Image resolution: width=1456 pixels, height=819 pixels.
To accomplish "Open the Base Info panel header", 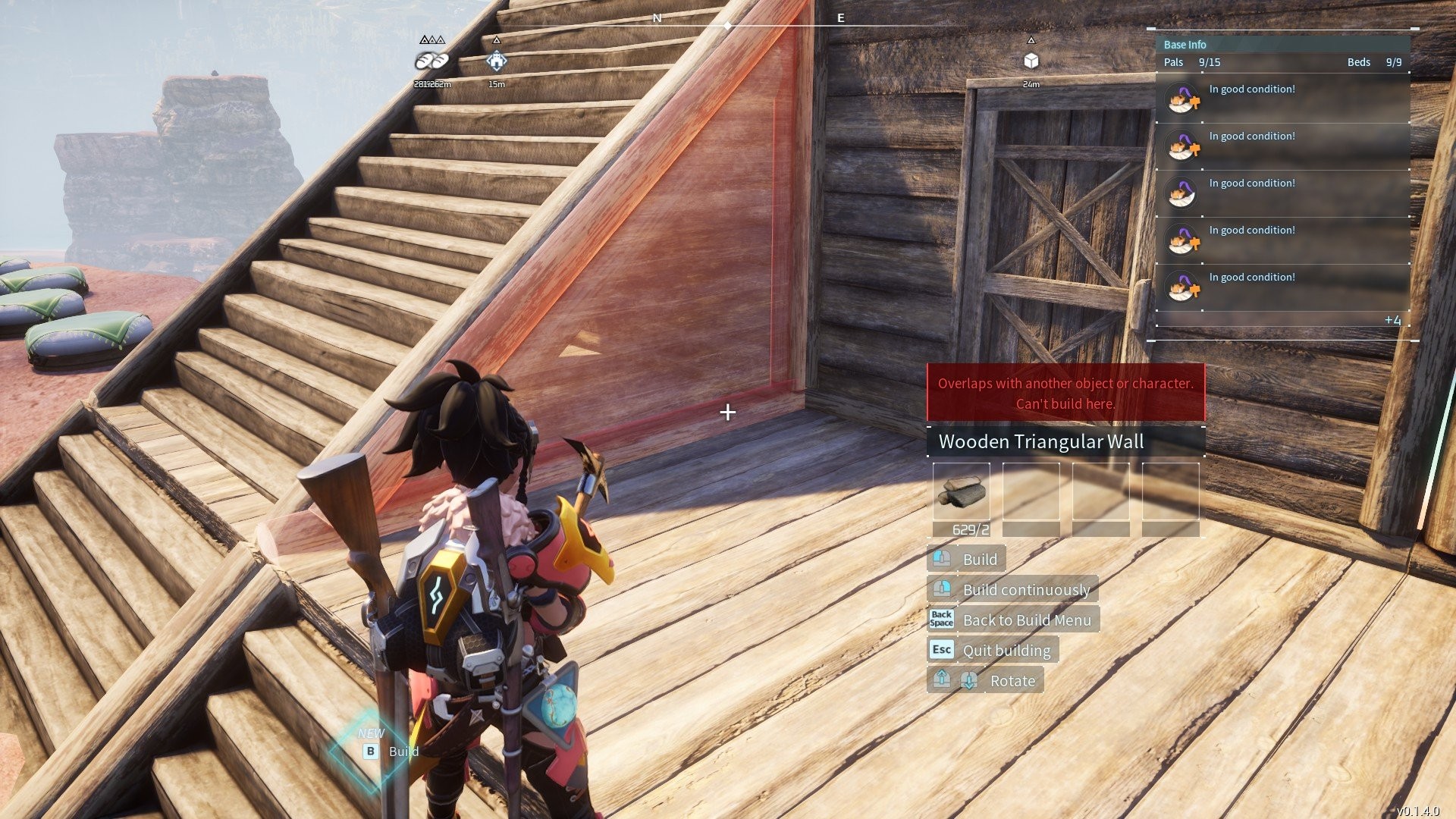I will (x=1185, y=45).
